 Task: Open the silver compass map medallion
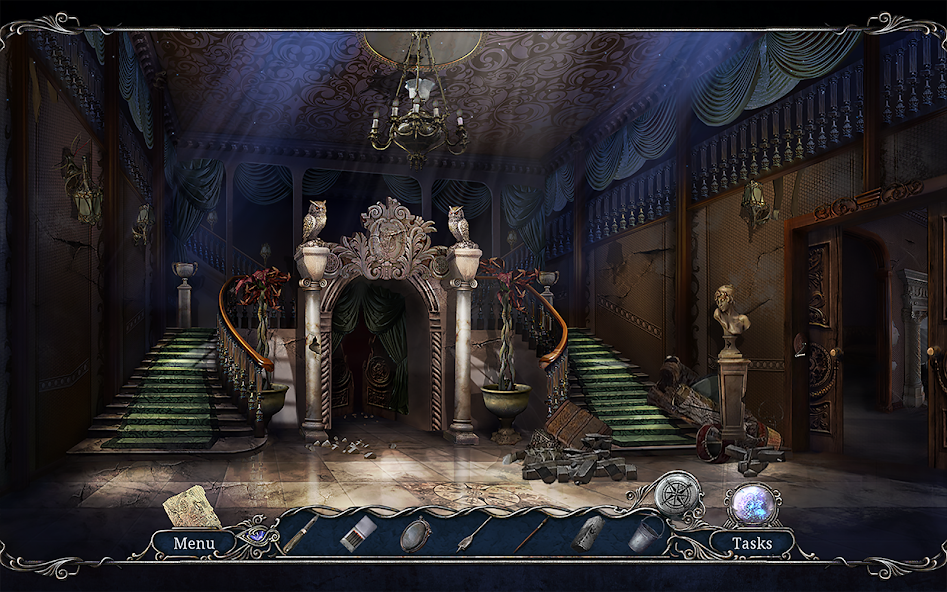tap(678, 494)
